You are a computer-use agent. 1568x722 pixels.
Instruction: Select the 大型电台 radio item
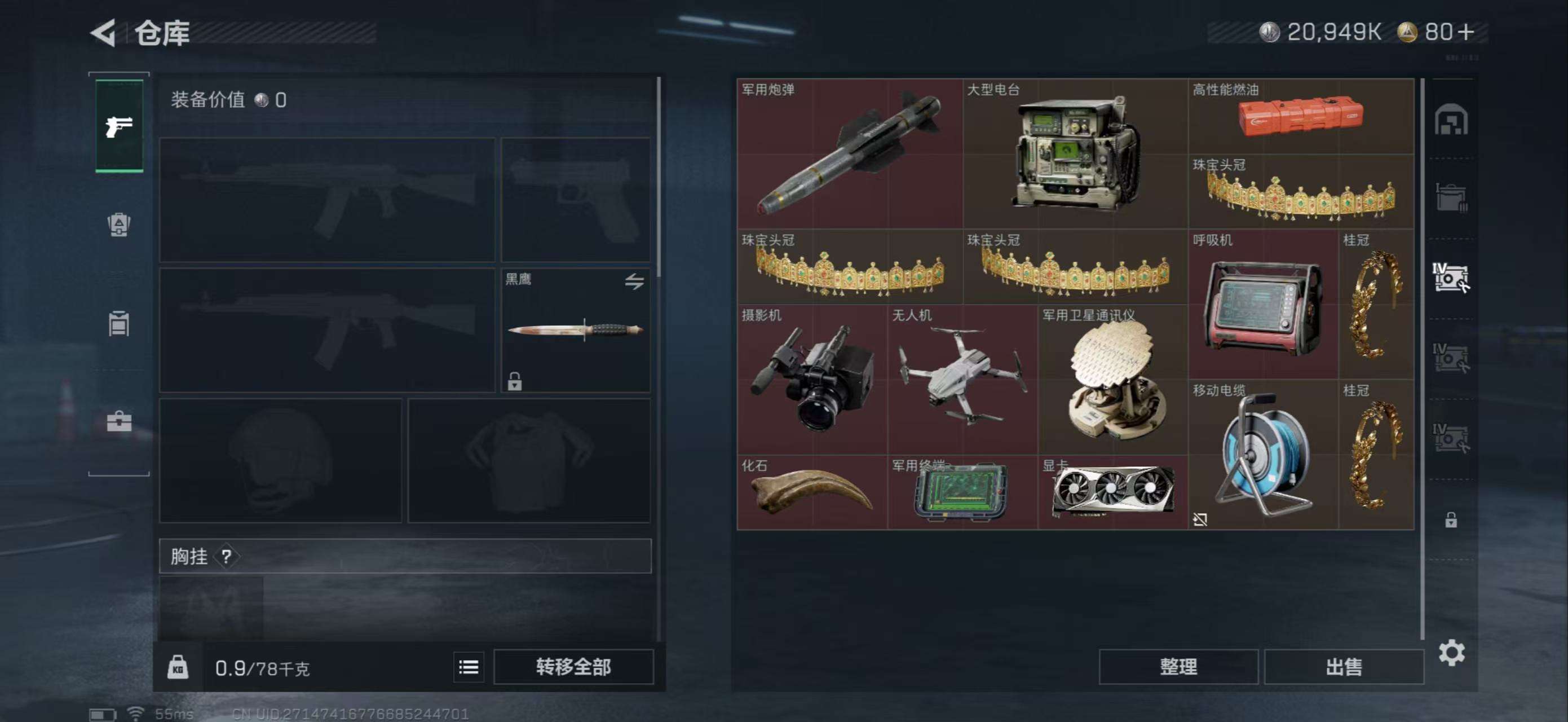coord(1075,153)
